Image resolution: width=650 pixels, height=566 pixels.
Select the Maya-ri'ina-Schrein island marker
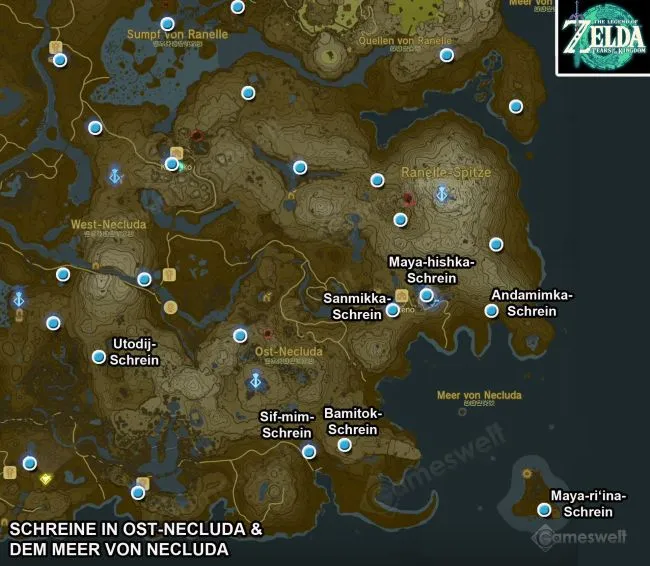[544, 509]
